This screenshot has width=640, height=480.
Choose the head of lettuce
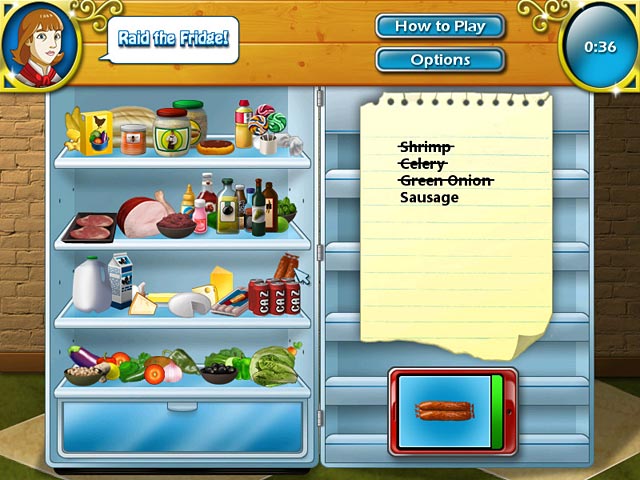[272, 366]
